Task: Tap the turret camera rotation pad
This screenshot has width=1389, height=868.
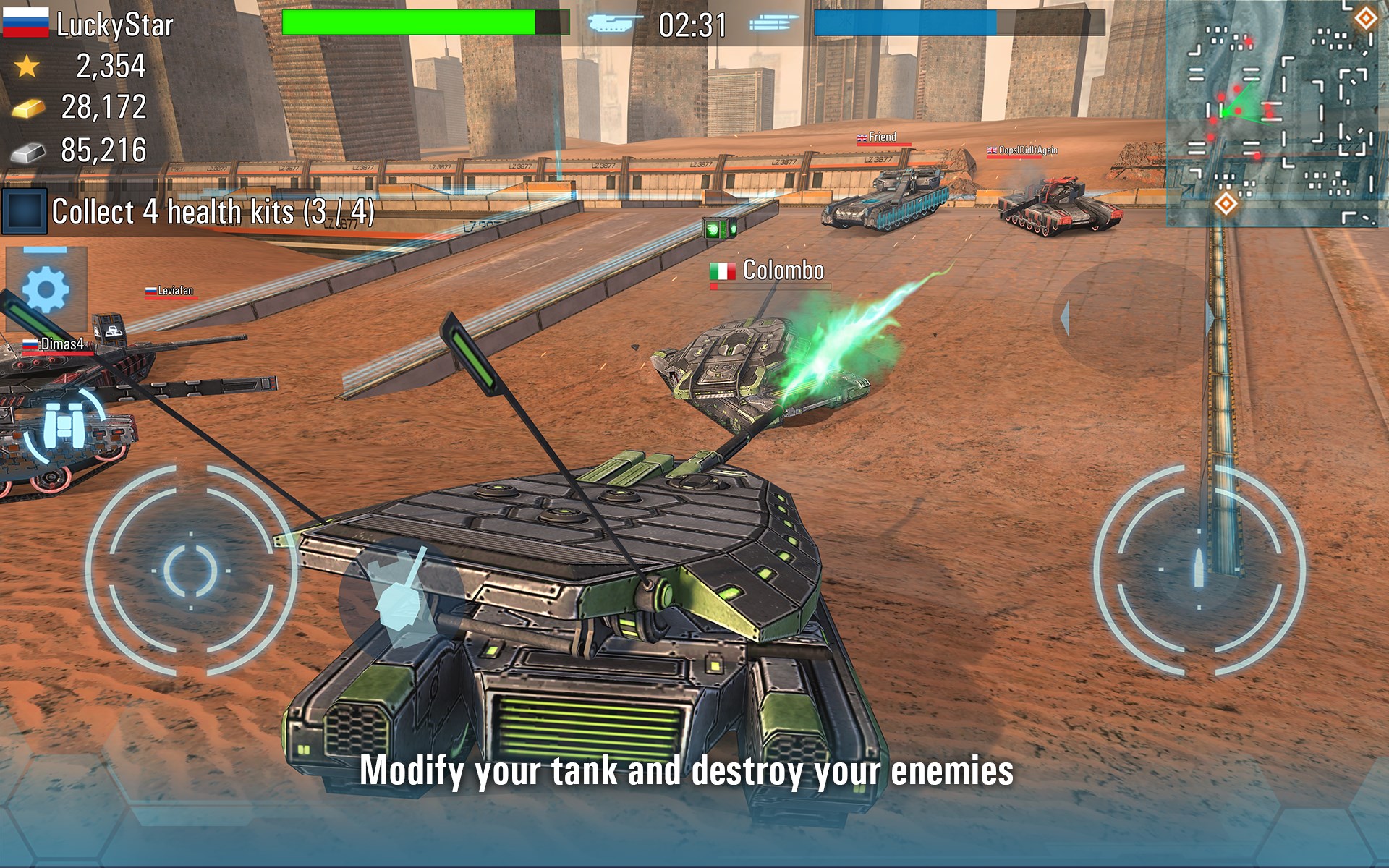Action: click(x=1136, y=318)
